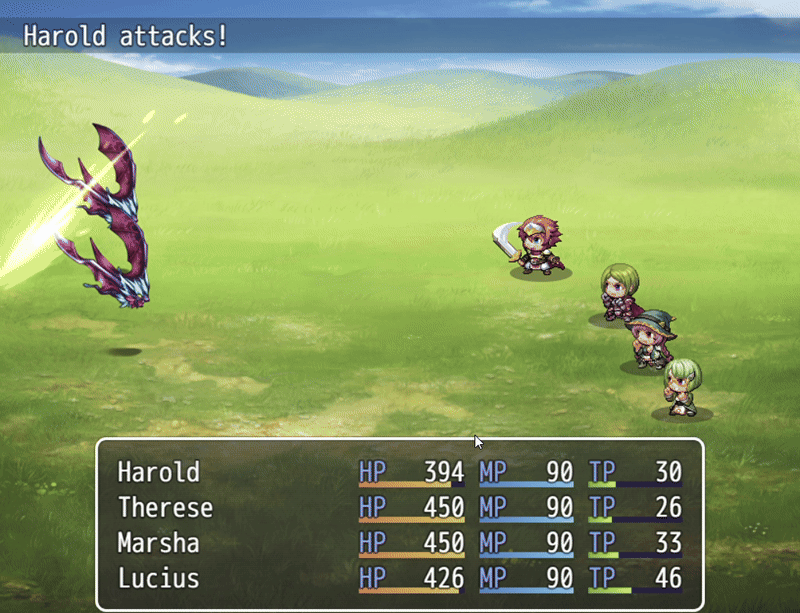
Task: Choose Therese's row in the party window
Action: pyautogui.click(x=165, y=508)
